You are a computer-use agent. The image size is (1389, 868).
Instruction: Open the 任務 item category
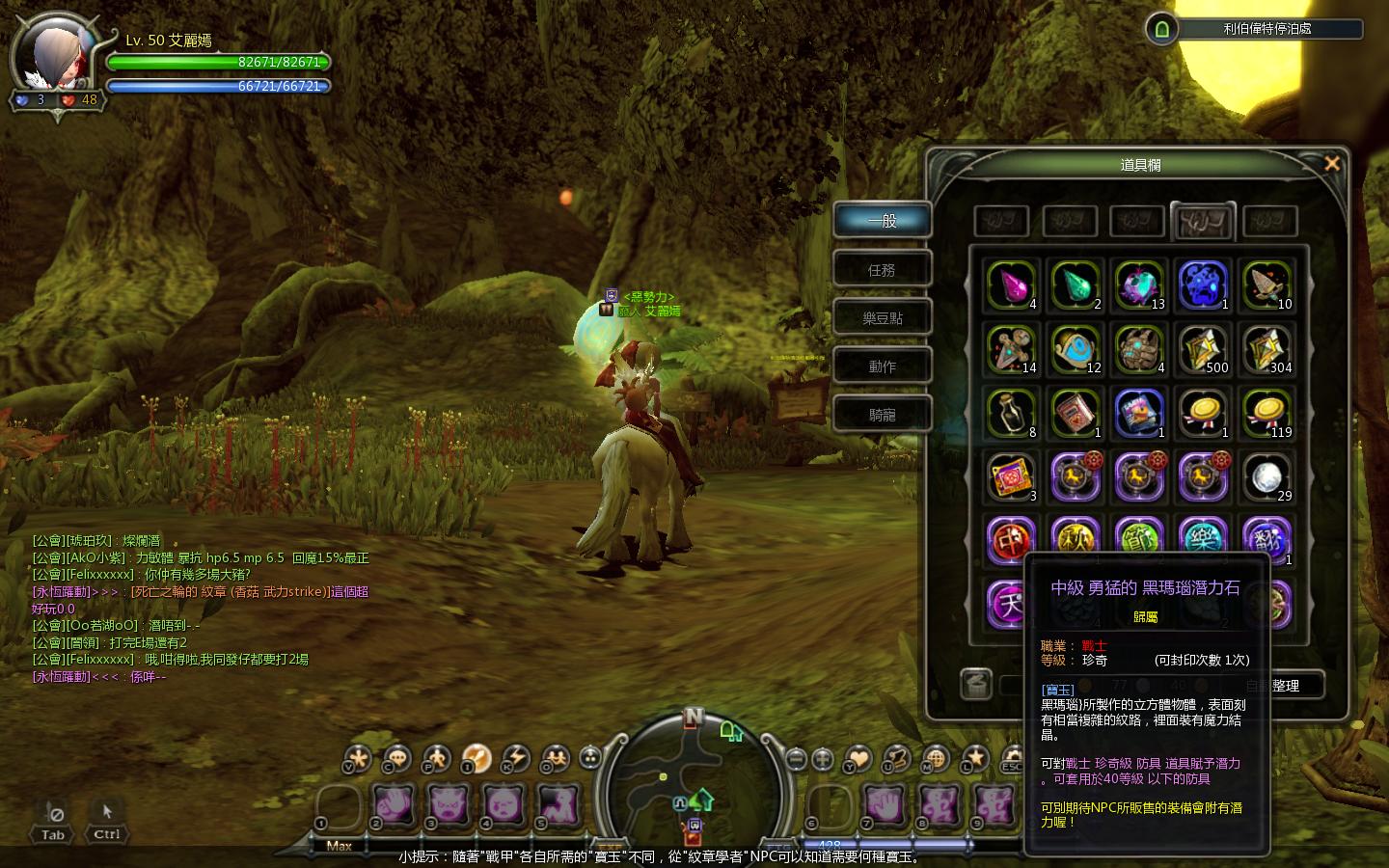[882, 270]
